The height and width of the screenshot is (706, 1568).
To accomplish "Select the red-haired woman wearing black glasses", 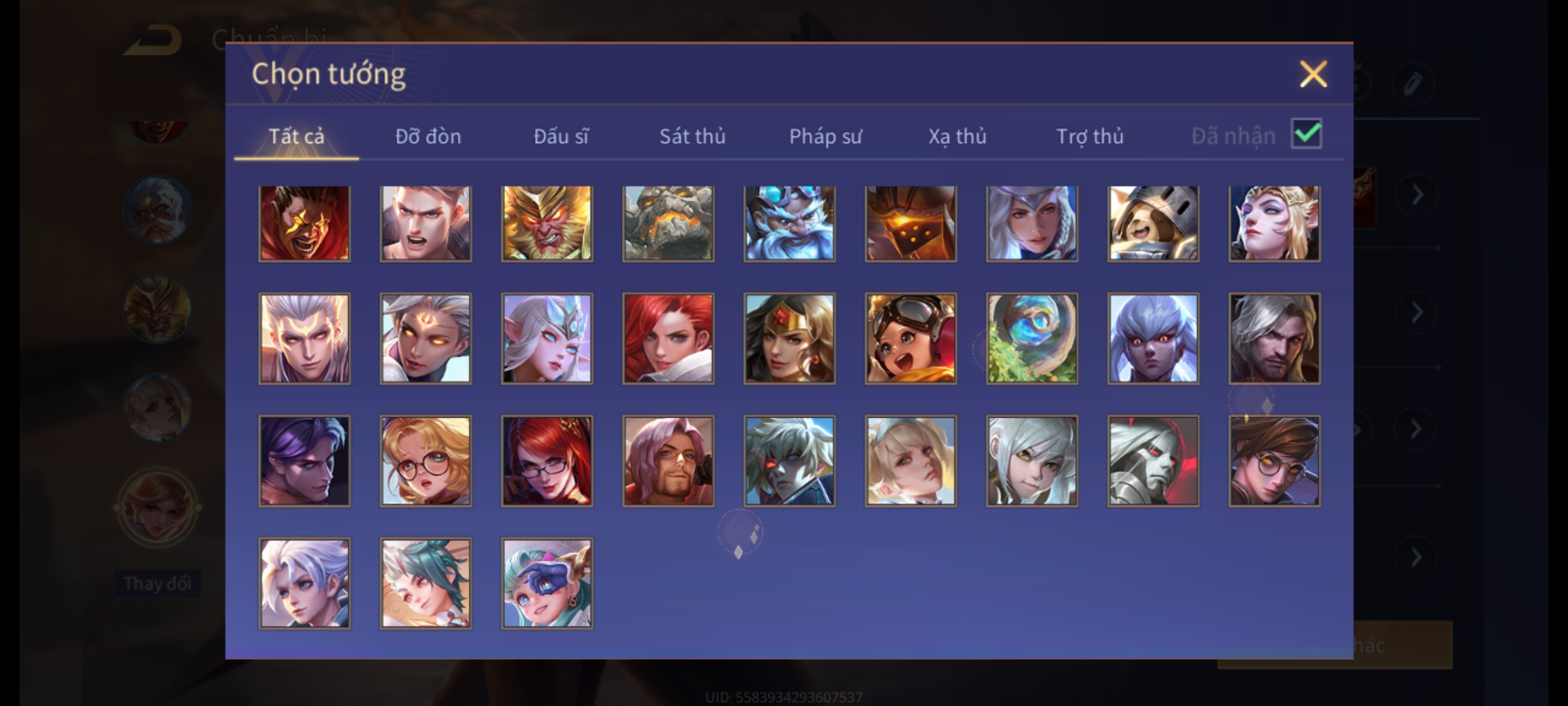I will point(547,461).
